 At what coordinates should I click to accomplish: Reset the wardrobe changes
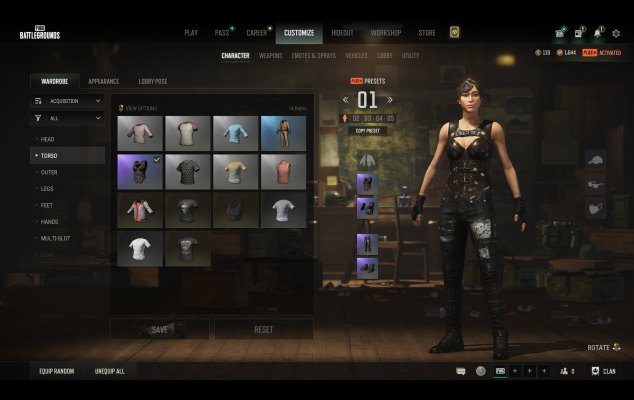(263, 329)
